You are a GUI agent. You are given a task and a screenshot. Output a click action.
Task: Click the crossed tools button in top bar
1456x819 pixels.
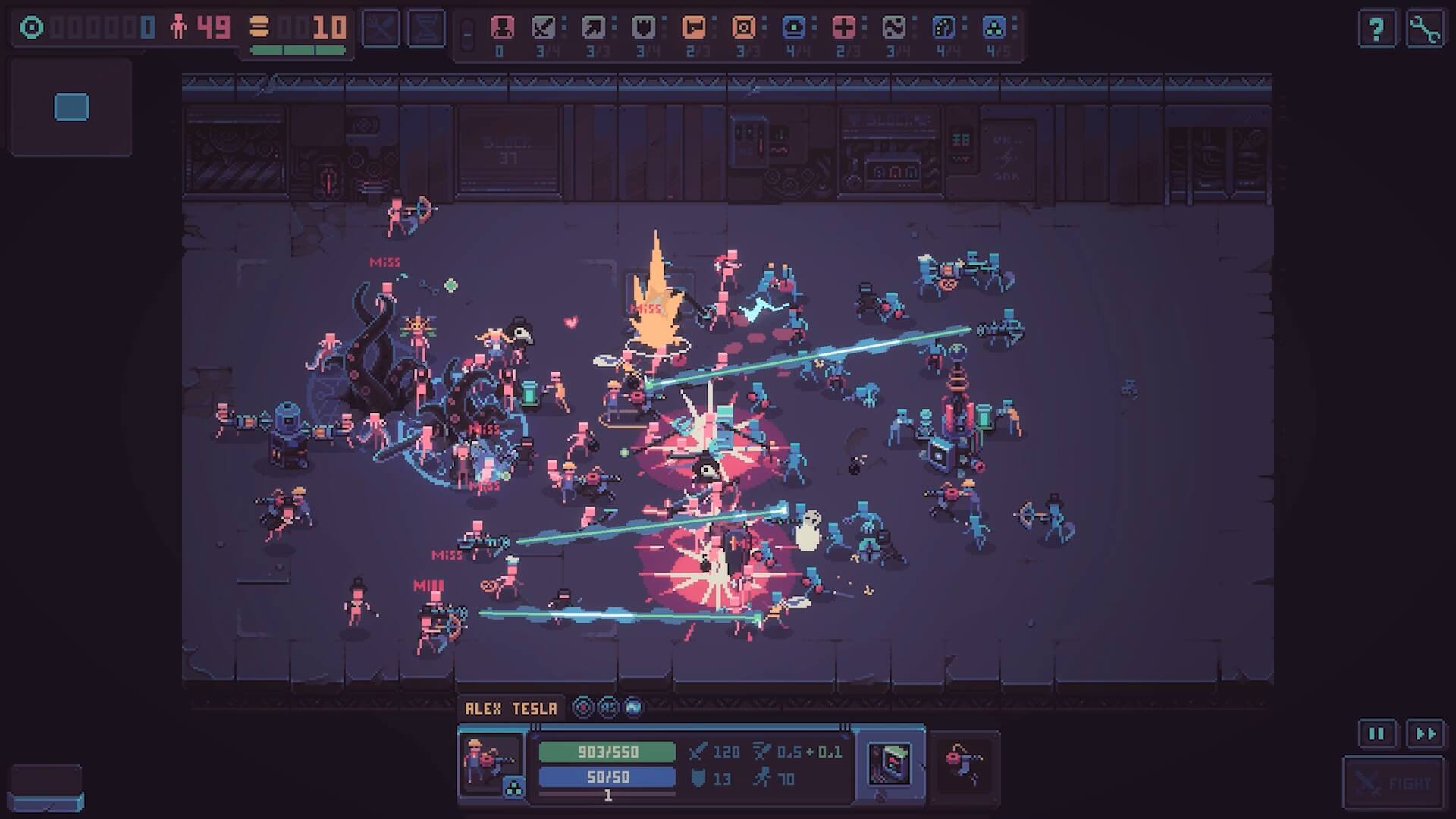380,29
